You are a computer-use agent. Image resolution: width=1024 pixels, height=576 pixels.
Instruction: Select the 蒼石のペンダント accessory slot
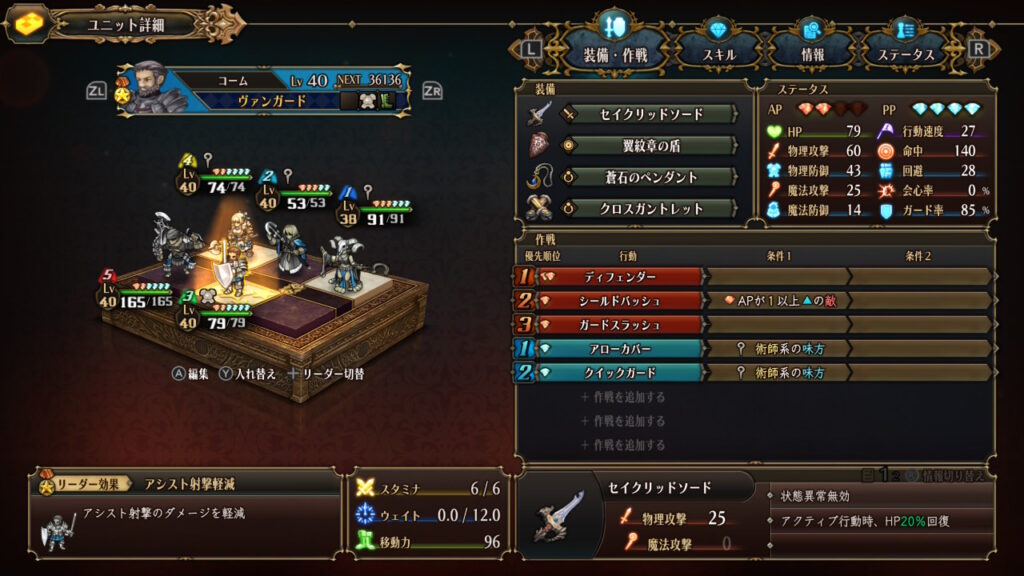(650, 177)
